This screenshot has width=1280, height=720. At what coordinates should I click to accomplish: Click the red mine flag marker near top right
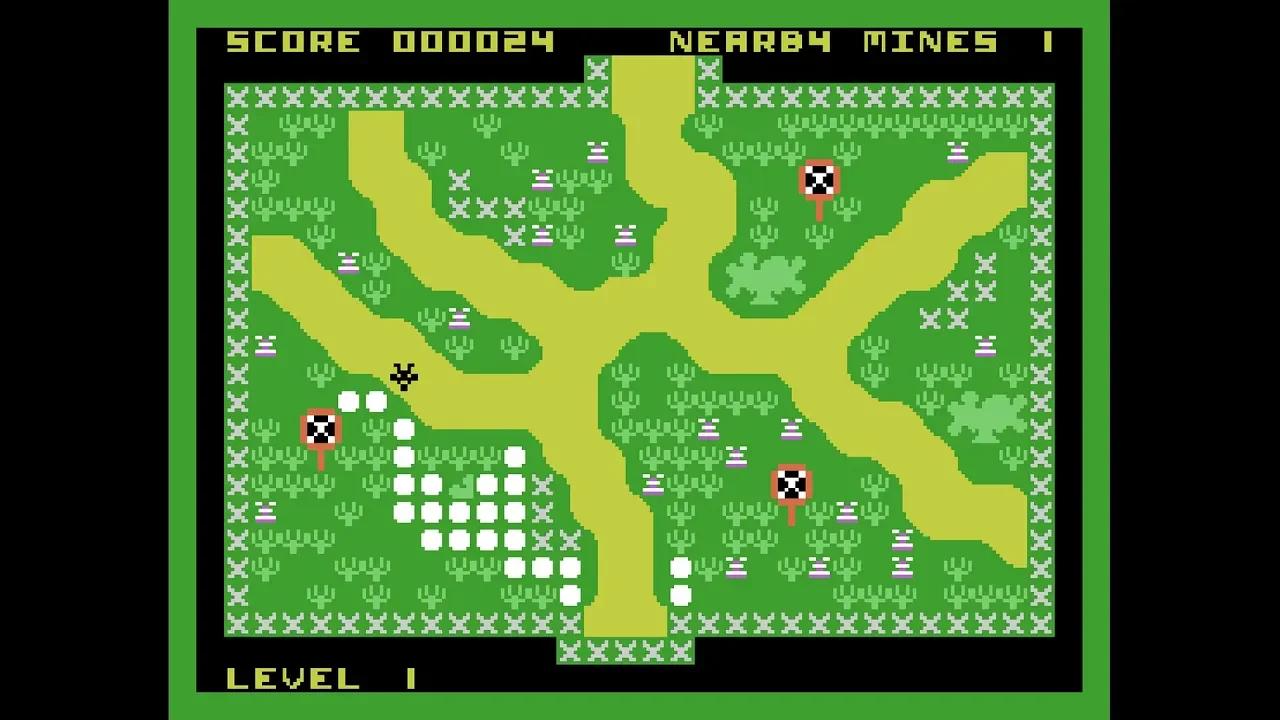(820, 182)
